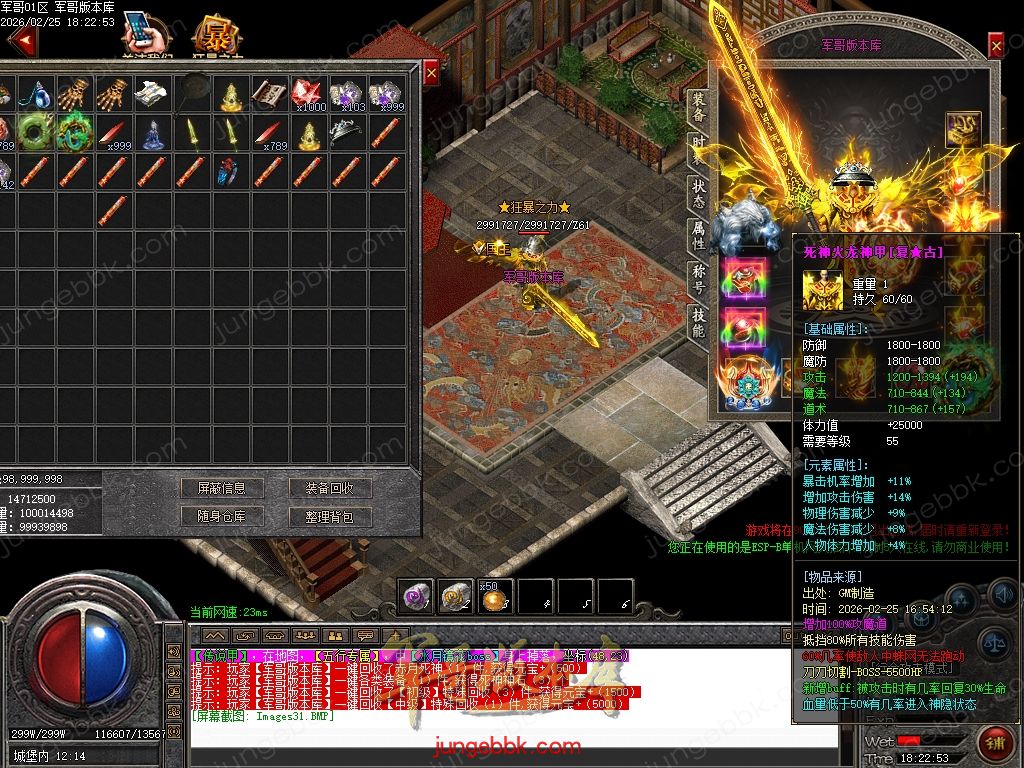Viewport: 1024px width, 768px height.
Task: Show the 属性 attributes tab
Action: point(698,236)
